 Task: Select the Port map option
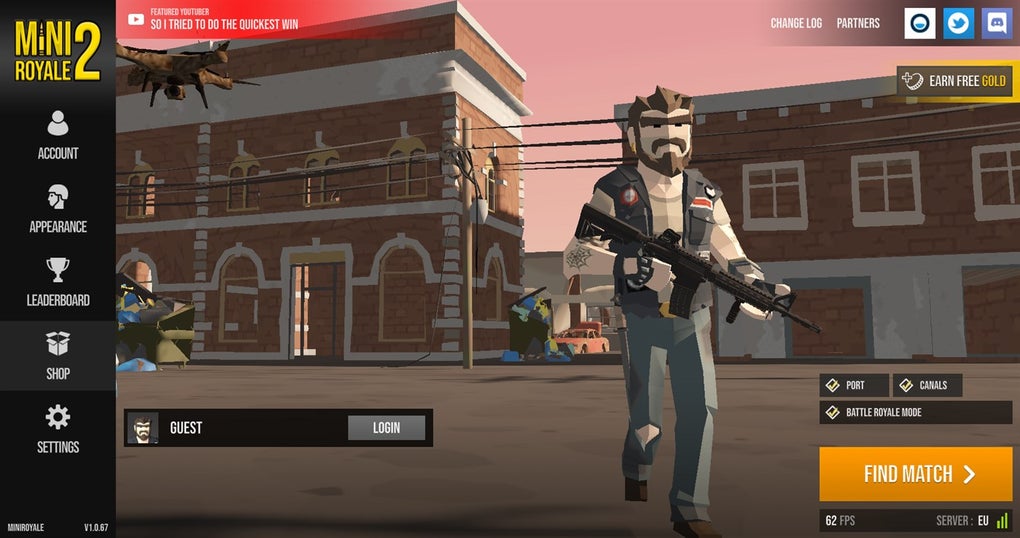click(x=854, y=385)
